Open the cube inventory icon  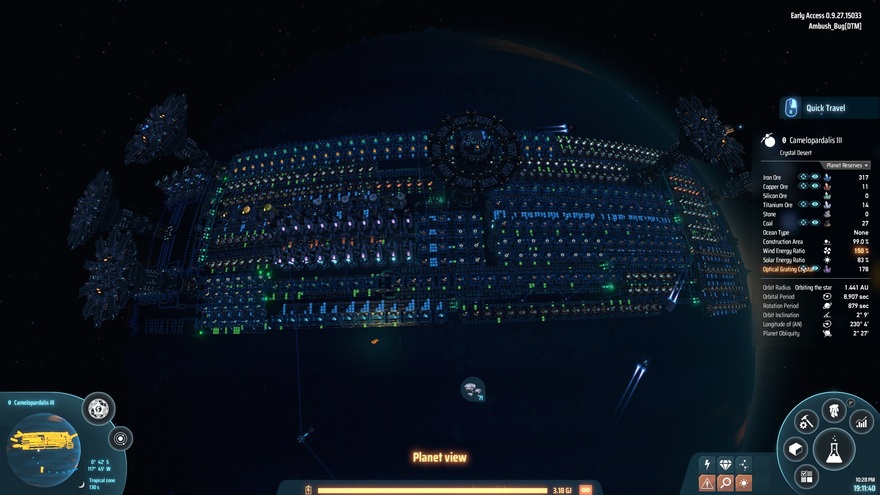coord(795,449)
